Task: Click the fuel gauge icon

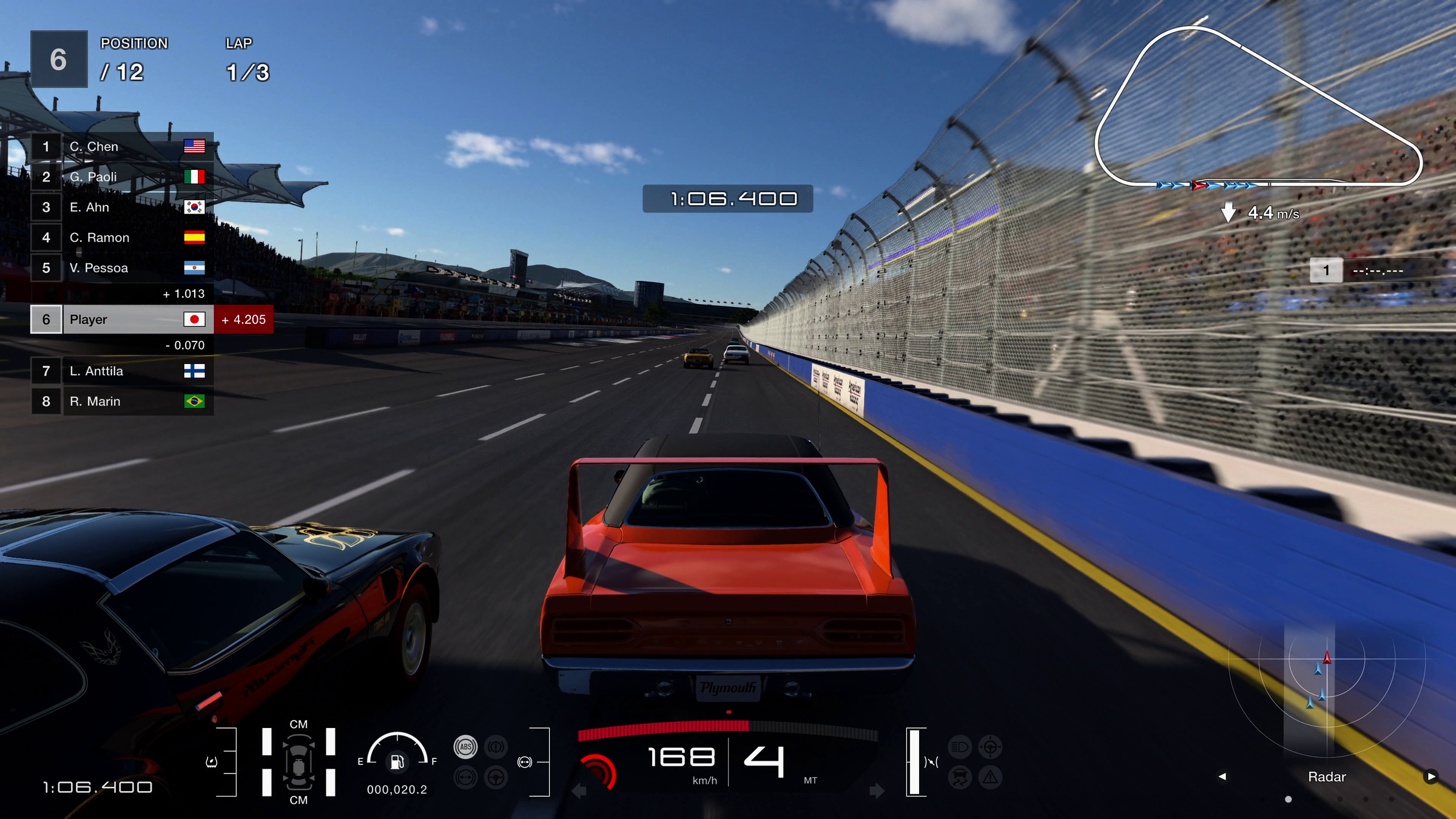Action: tap(397, 761)
